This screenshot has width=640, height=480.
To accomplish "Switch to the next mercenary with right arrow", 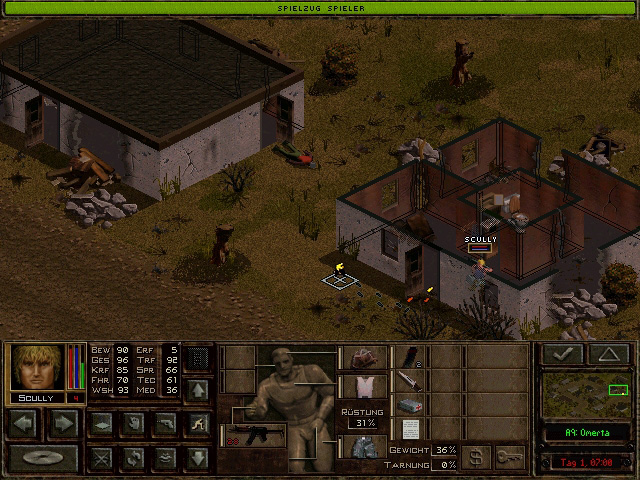I will point(63,423).
